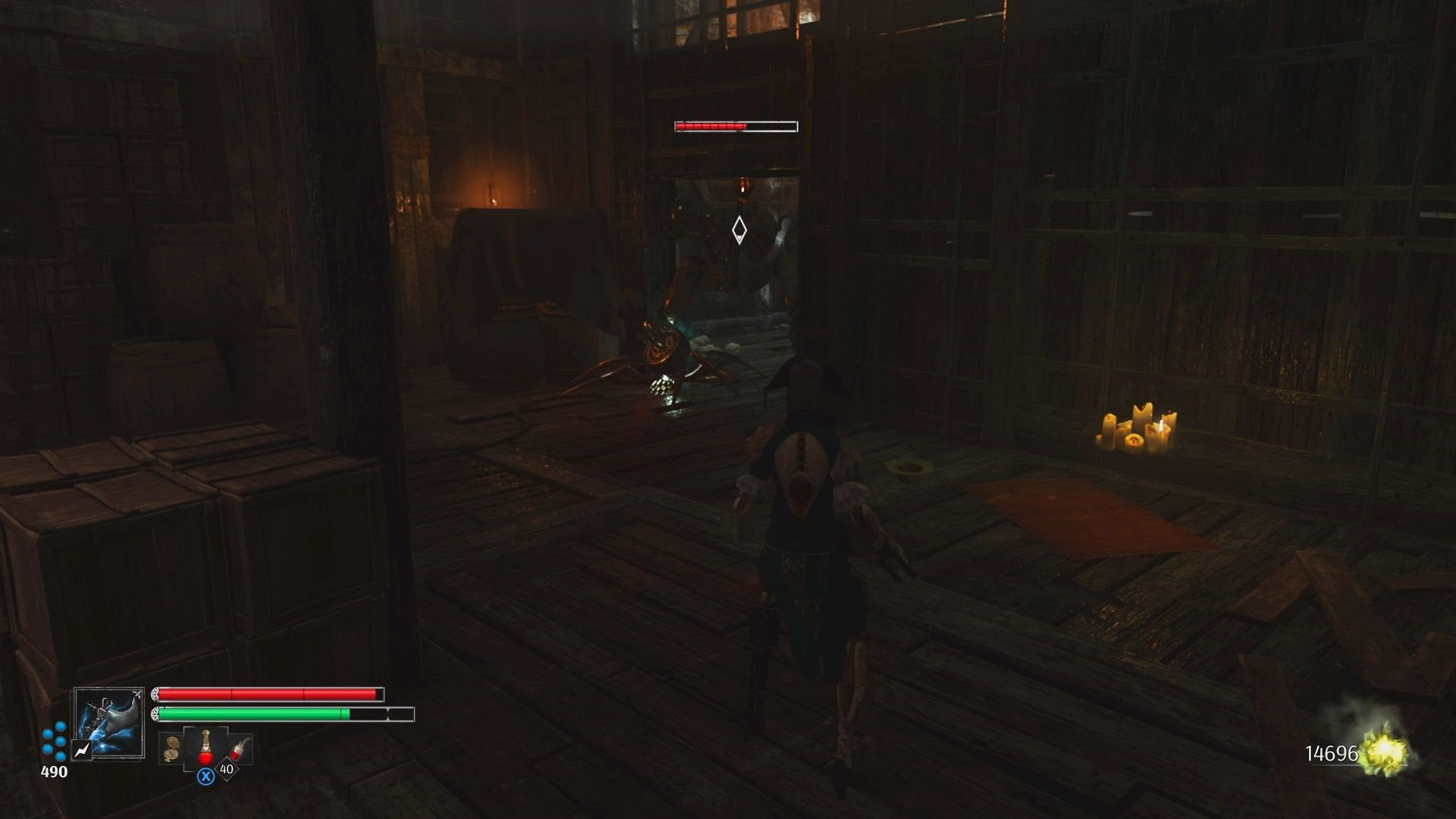This screenshot has width=1456, height=819.
Task: Click the currency total reading 14696
Action: click(1331, 752)
